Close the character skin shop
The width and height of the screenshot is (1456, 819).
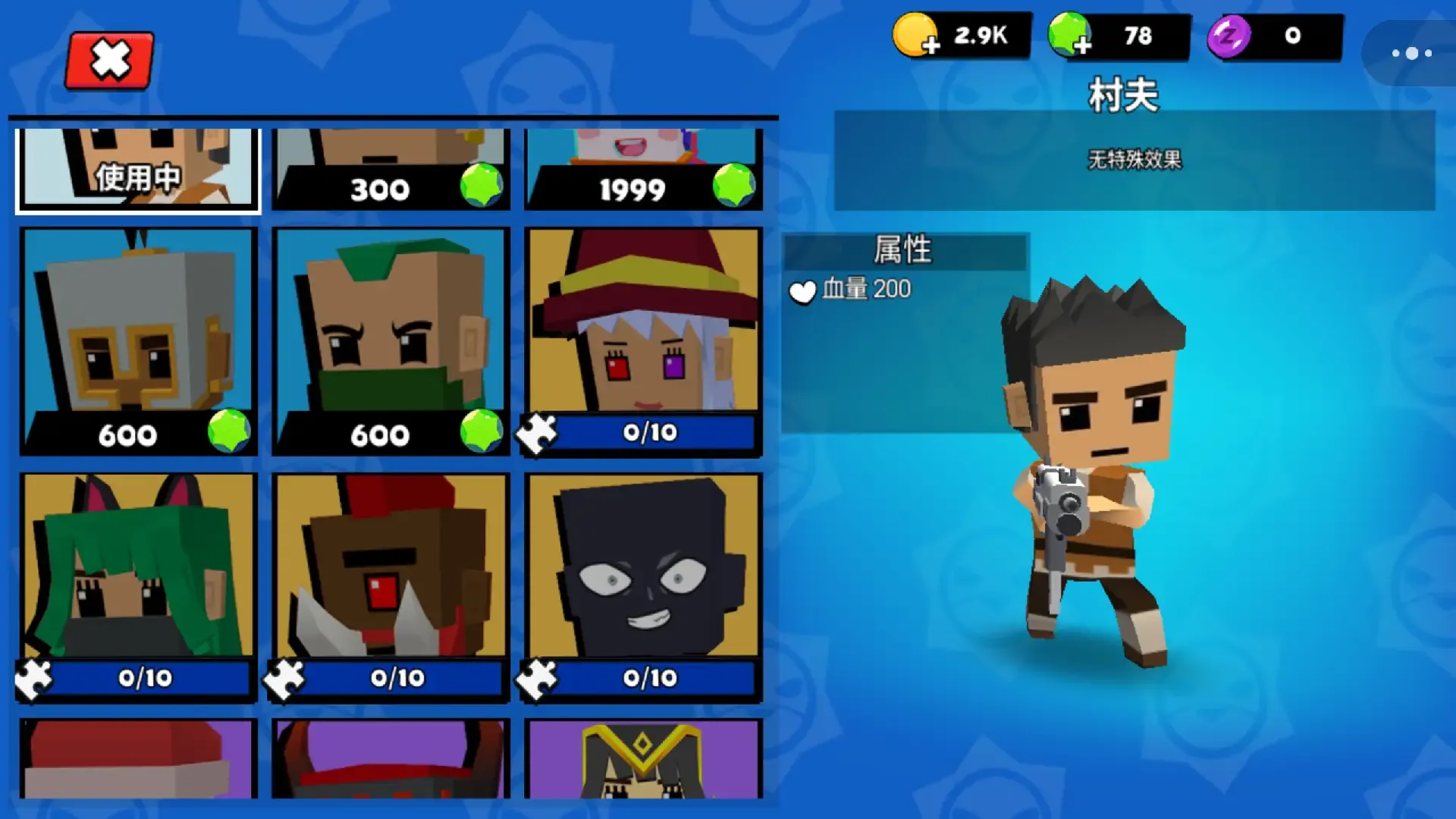110,60
